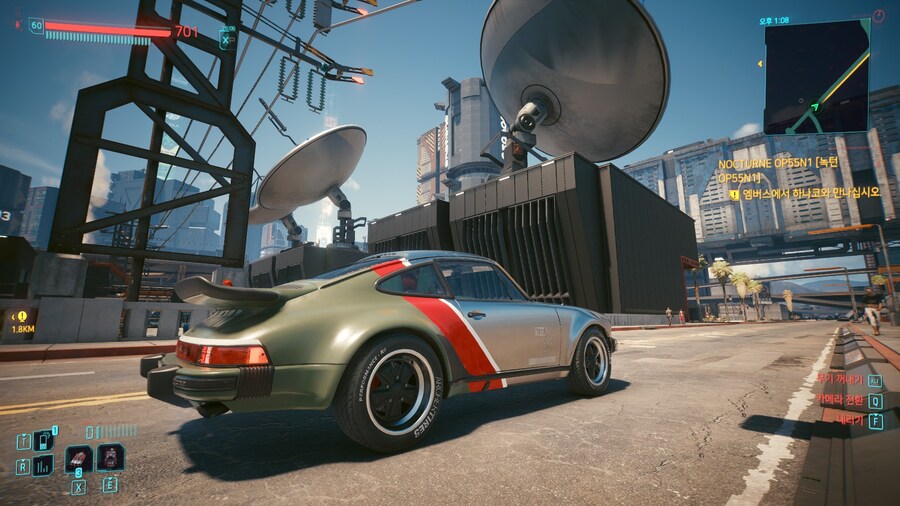Select the grenade gadget slot

coord(110,457)
